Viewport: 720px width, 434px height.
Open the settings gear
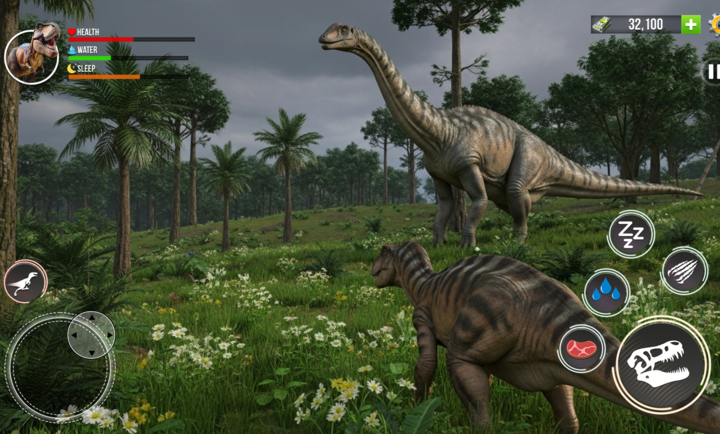(x=714, y=24)
